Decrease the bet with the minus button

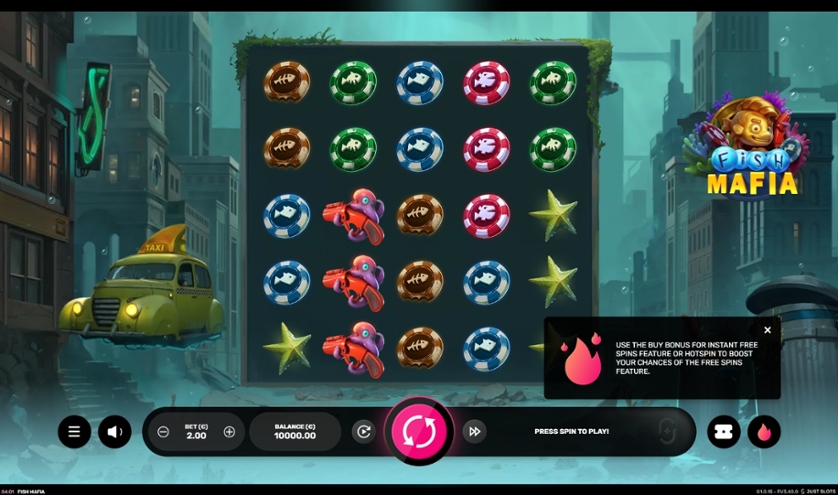[x=163, y=431]
